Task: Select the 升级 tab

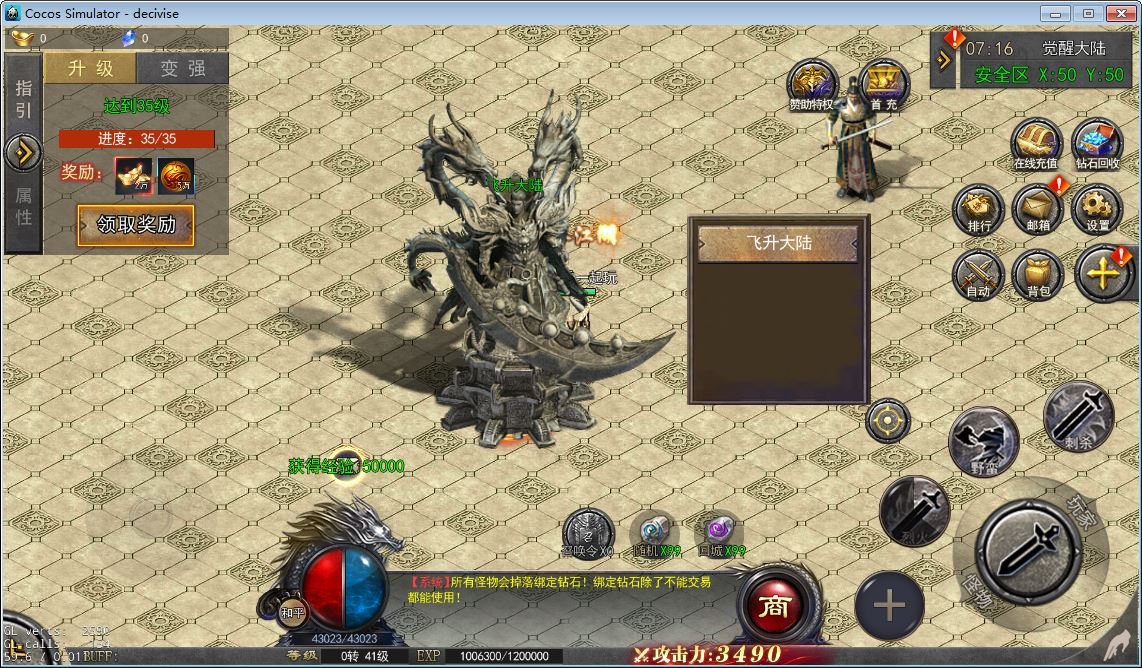Action: tap(90, 68)
